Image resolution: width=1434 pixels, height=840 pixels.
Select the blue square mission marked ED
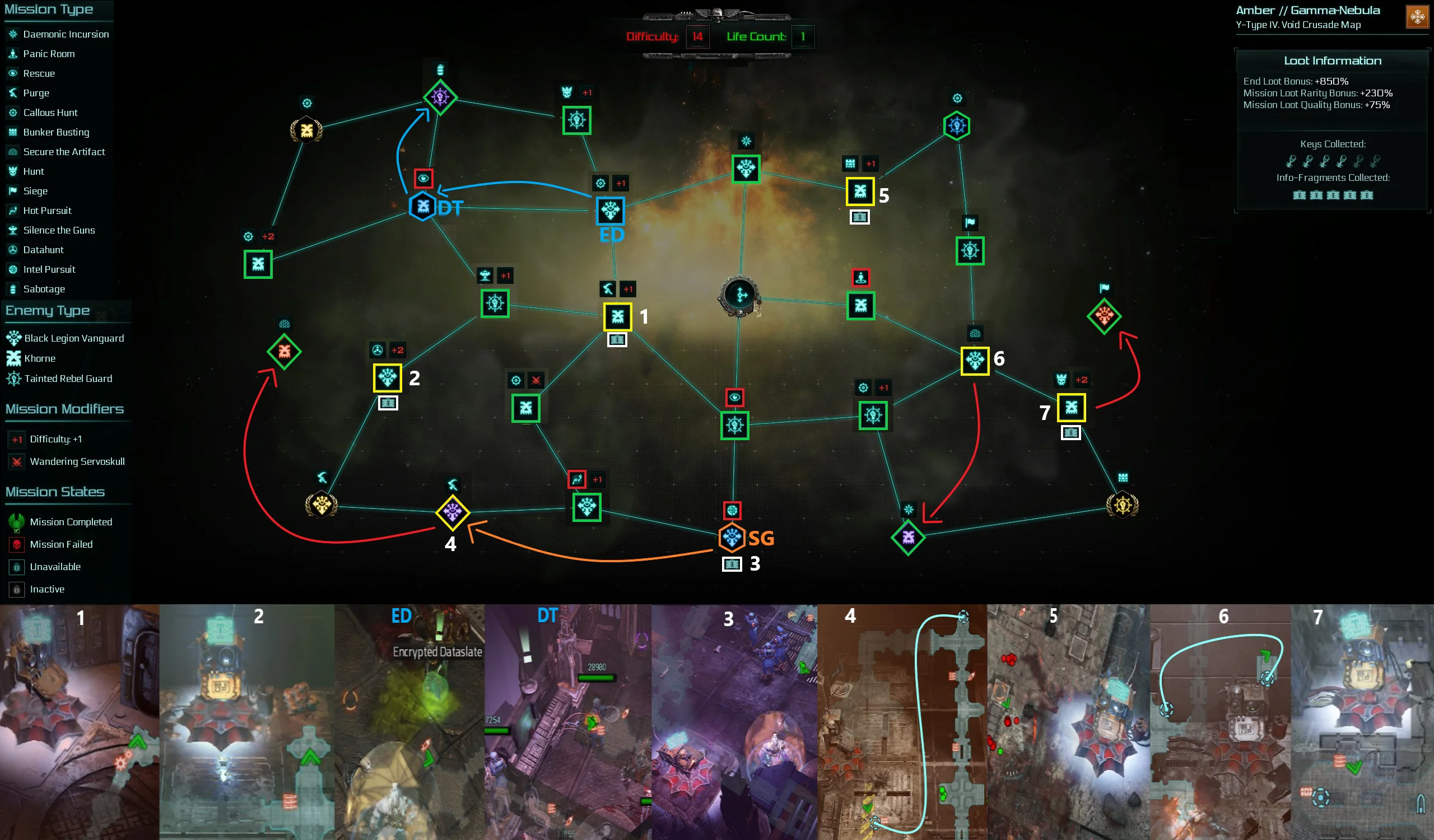tap(611, 211)
